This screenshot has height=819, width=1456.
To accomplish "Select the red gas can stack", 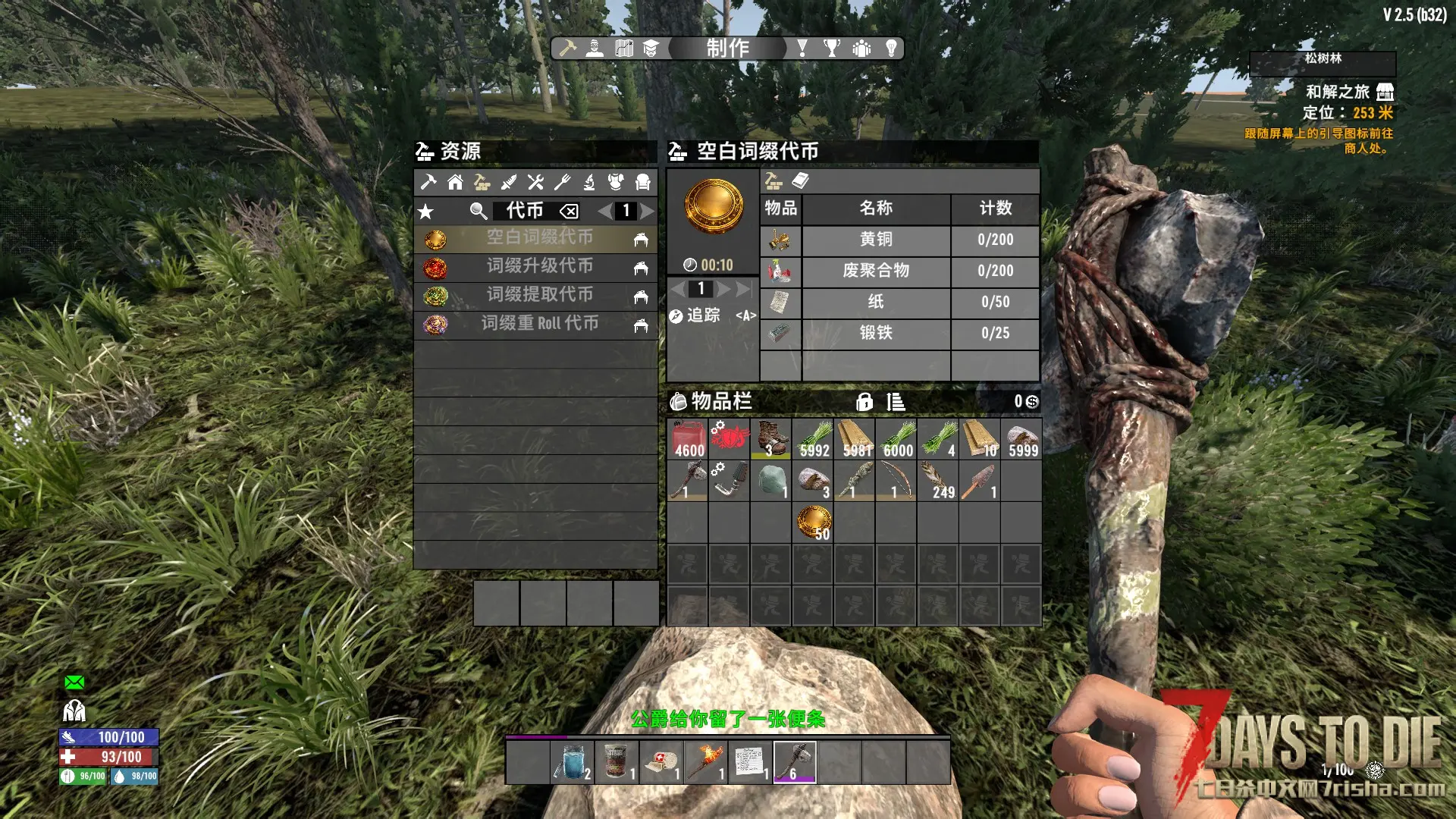I will [688, 439].
